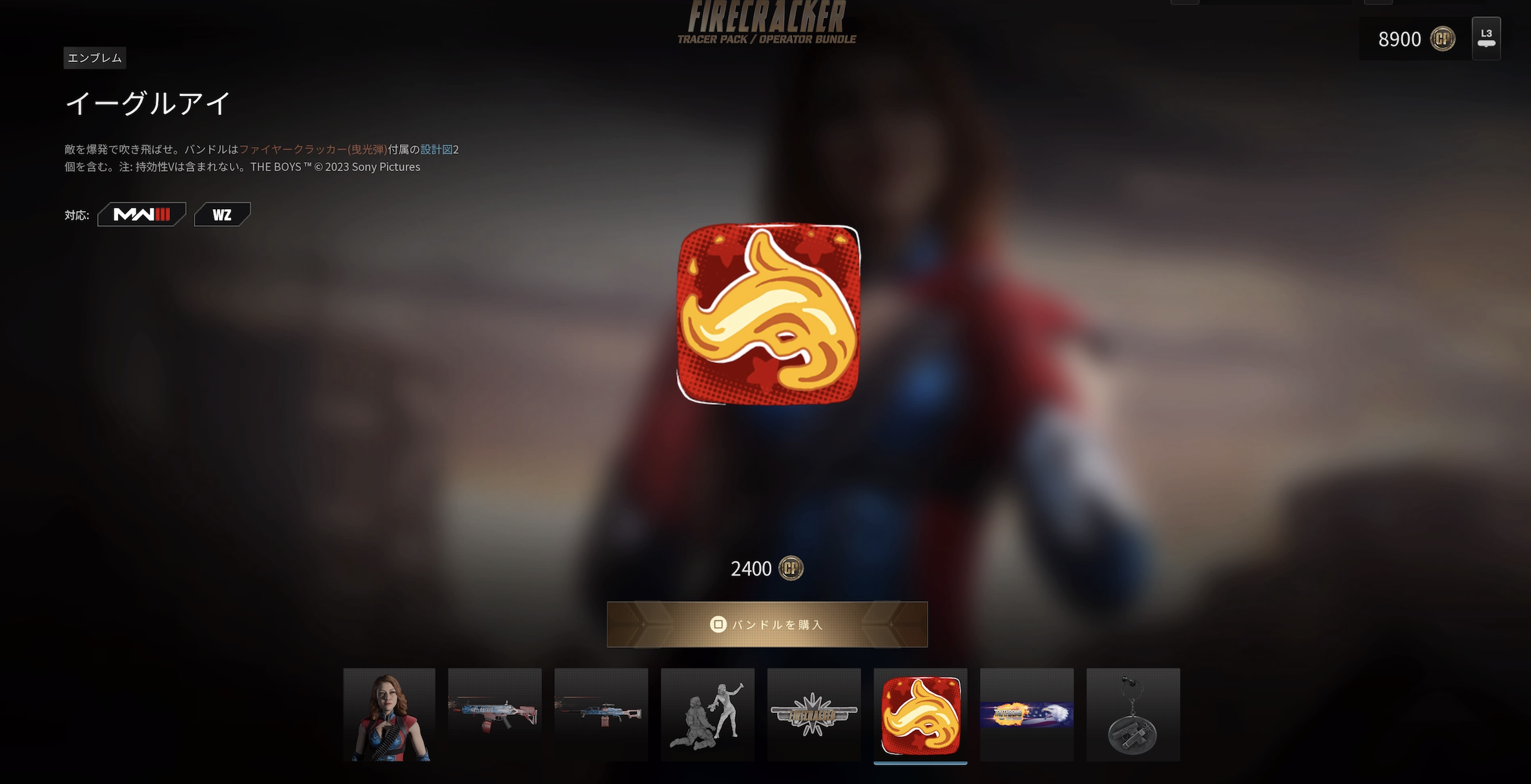View the drum-magazine weapon blueprint thumbnail

pyautogui.click(x=495, y=715)
